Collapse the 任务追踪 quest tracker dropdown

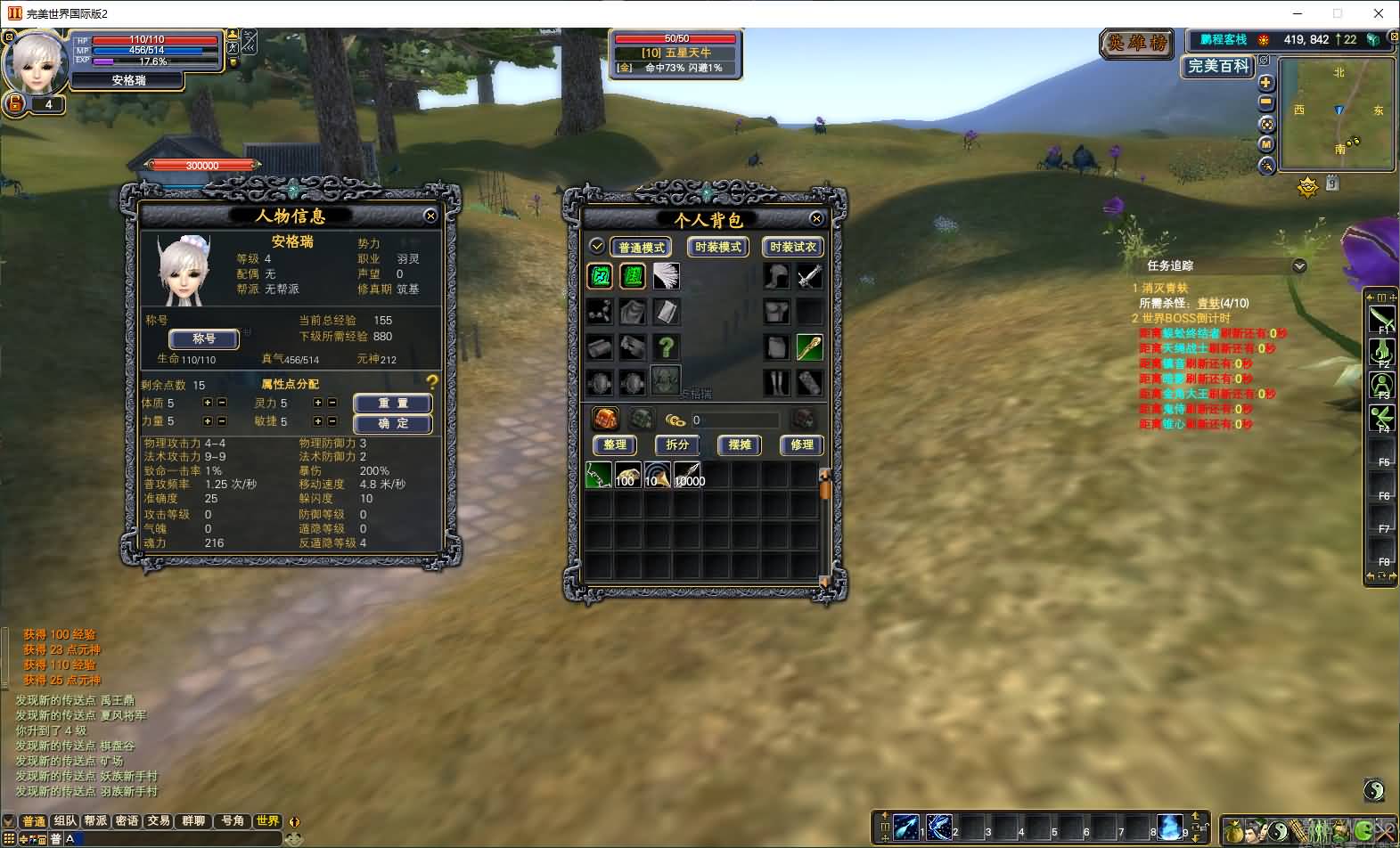tap(1299, 265)
